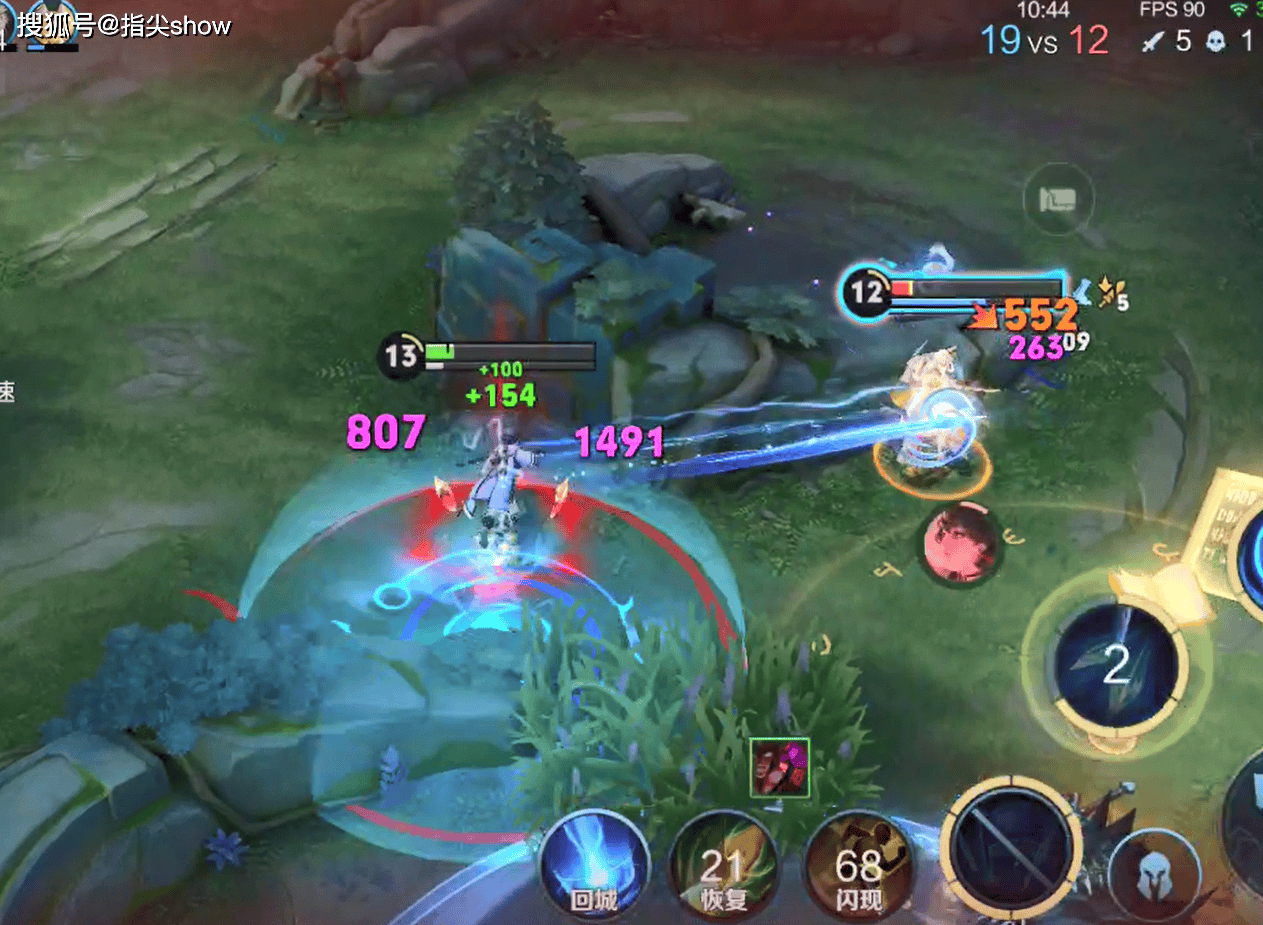Use the red active item icon
The image size is (1263, 925).
tap(780, 768)
